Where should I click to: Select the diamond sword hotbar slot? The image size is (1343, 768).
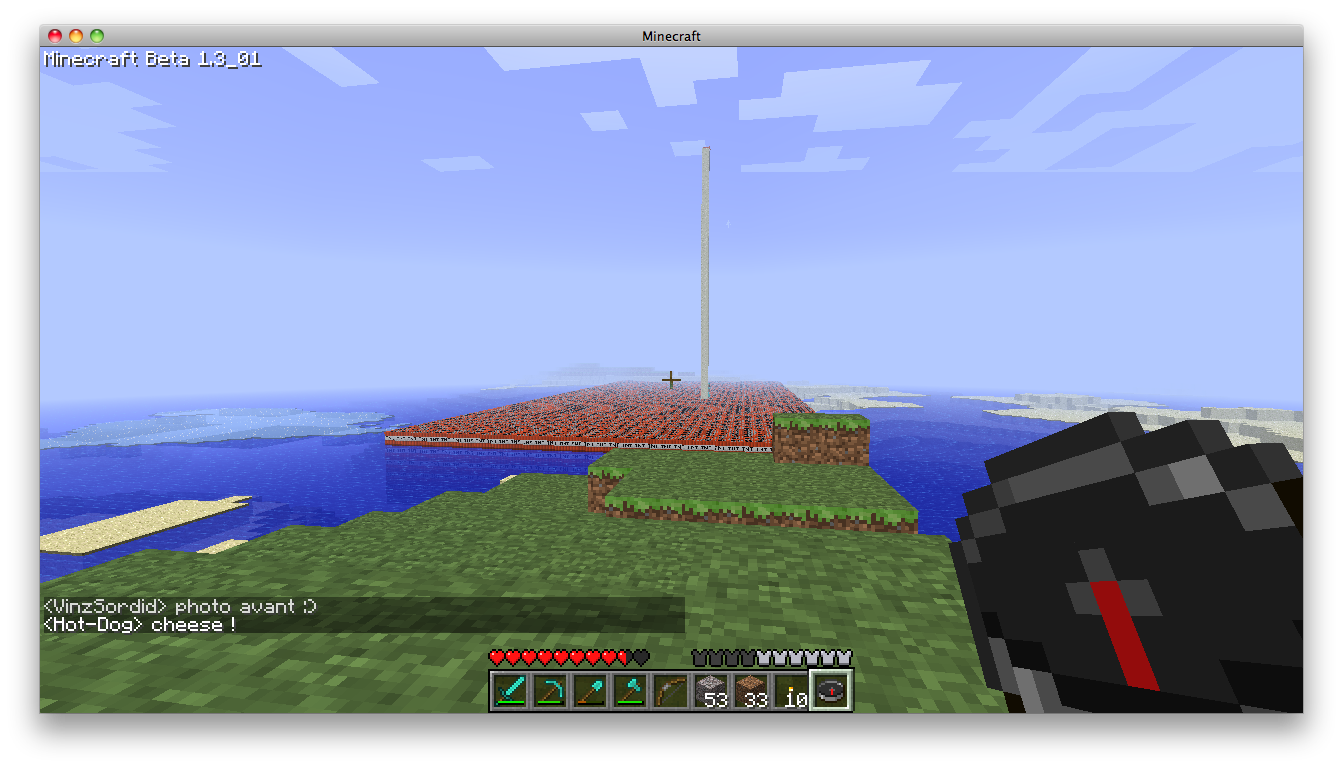pos(510,691)
